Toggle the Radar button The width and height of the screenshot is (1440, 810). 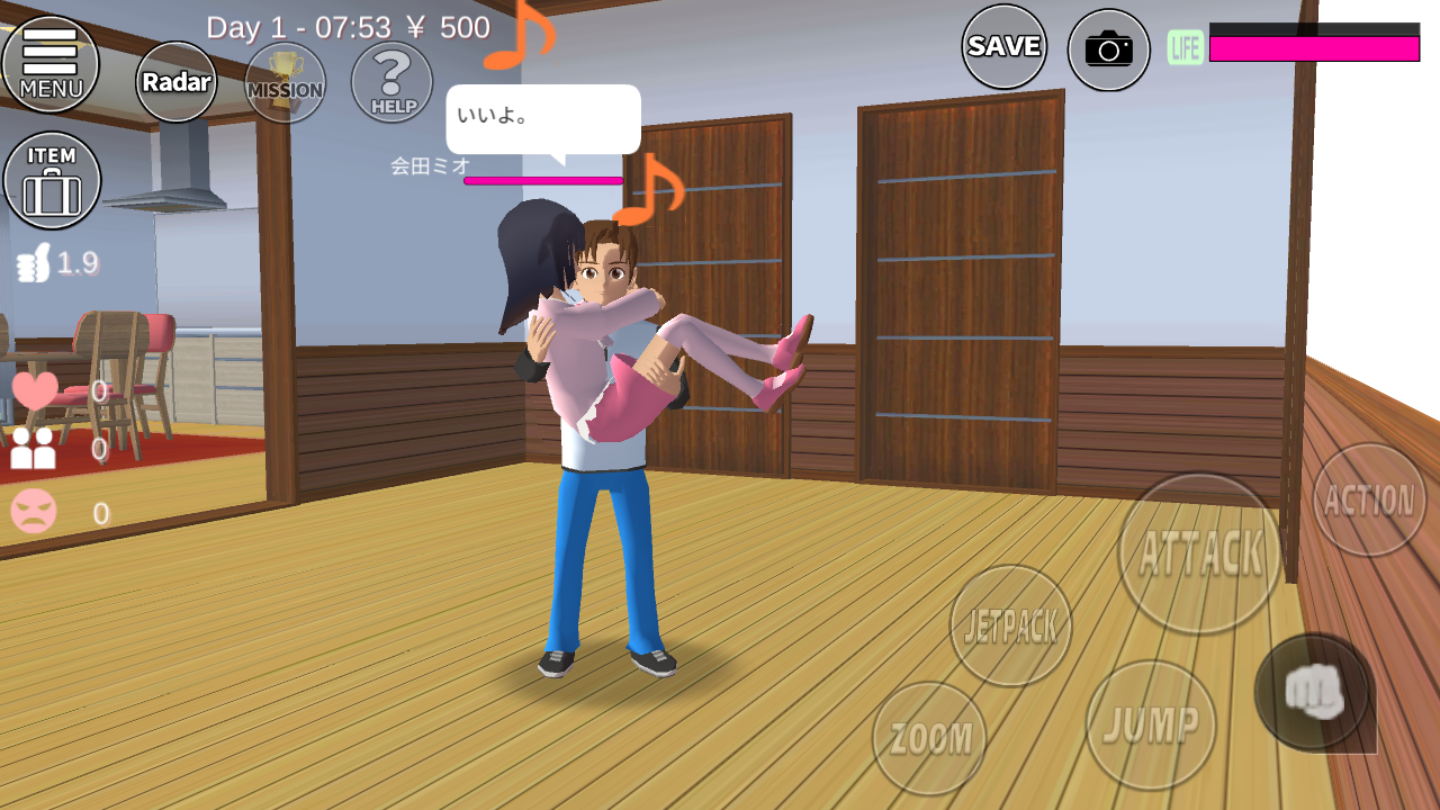pos(176,82)
